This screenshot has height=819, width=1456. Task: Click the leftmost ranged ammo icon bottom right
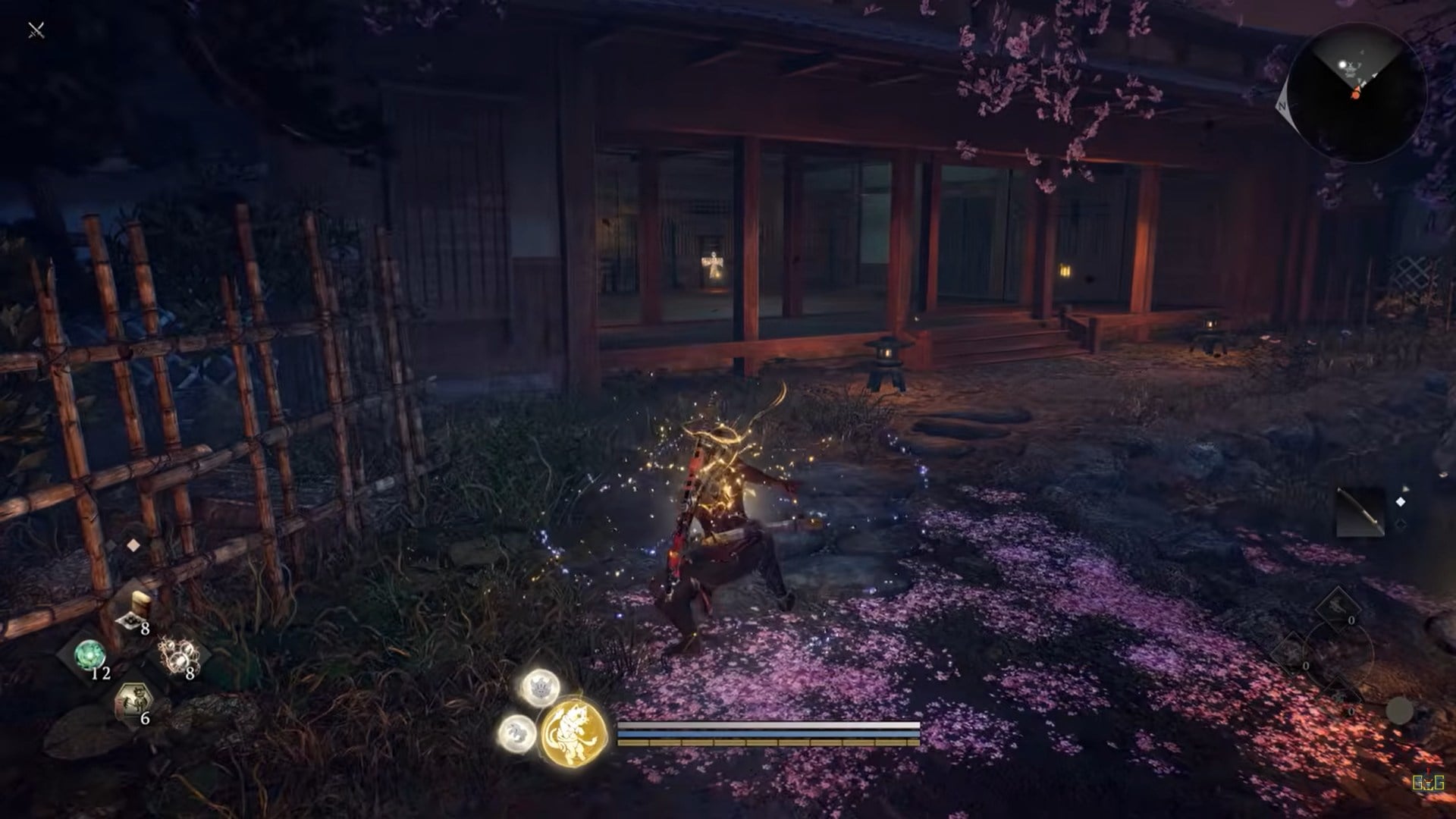[x=1291, y=653]
